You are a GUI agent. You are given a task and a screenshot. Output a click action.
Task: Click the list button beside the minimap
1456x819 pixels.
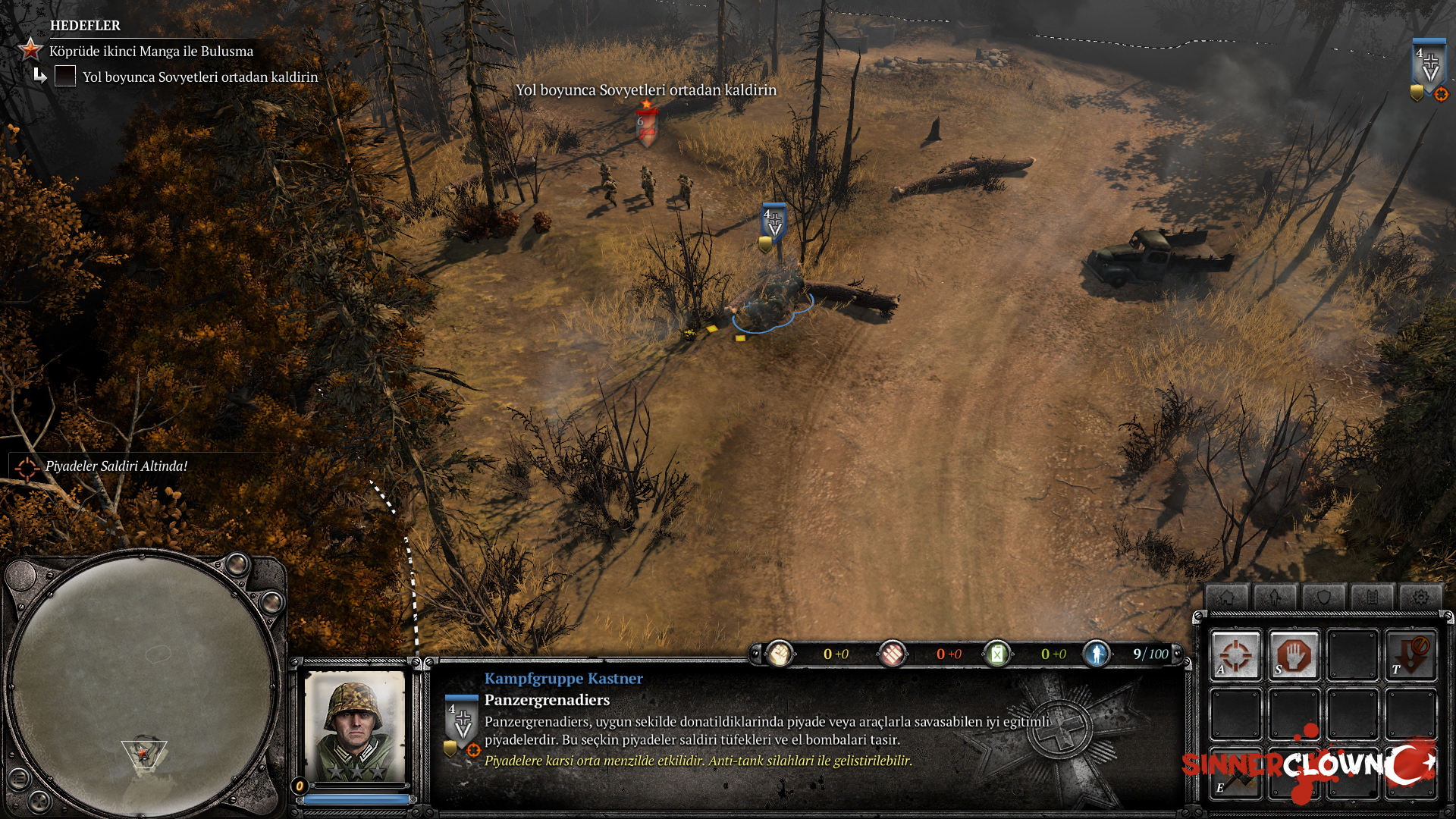tap(19, 778)
